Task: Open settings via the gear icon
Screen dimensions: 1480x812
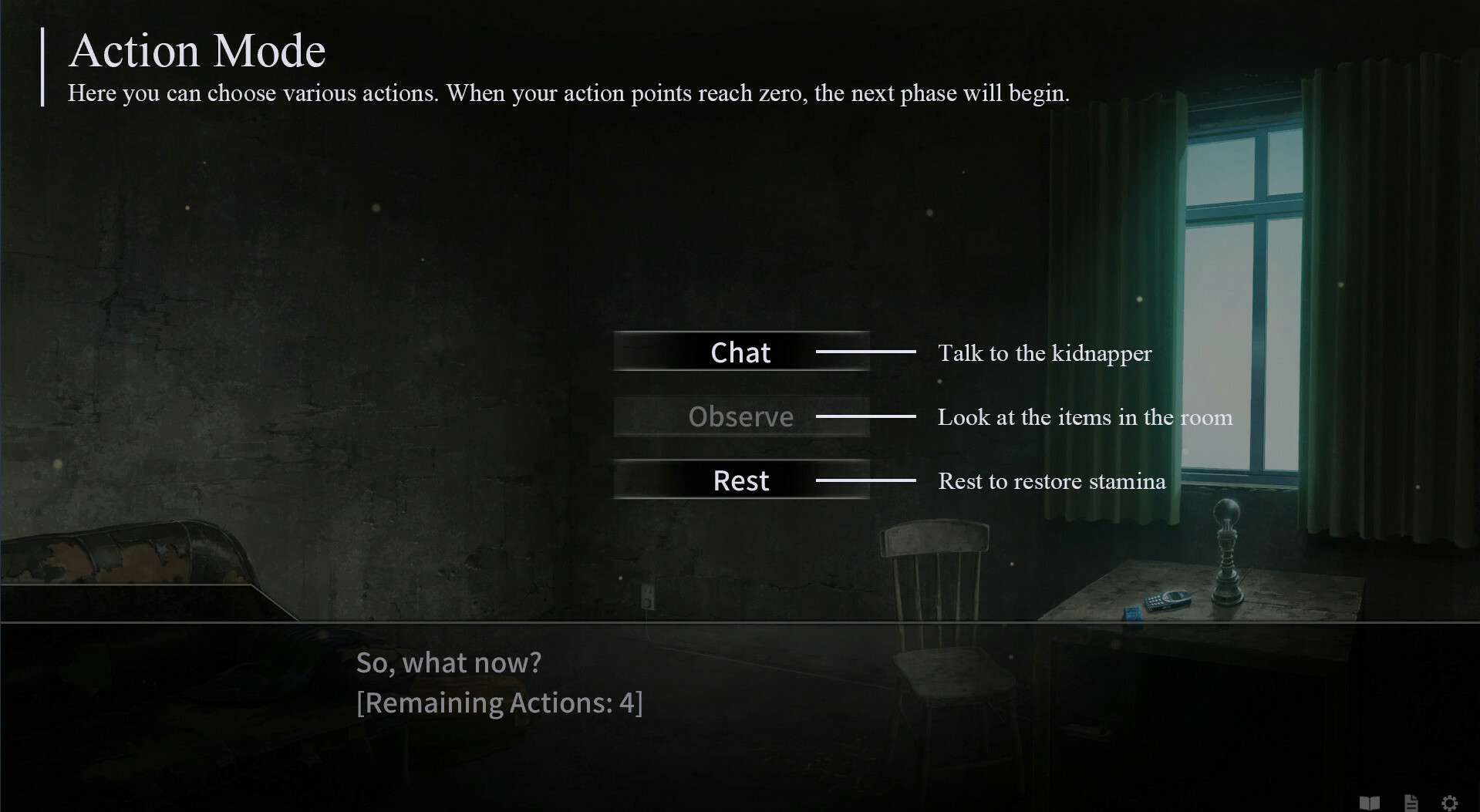Action: (x=1449, y=803)
